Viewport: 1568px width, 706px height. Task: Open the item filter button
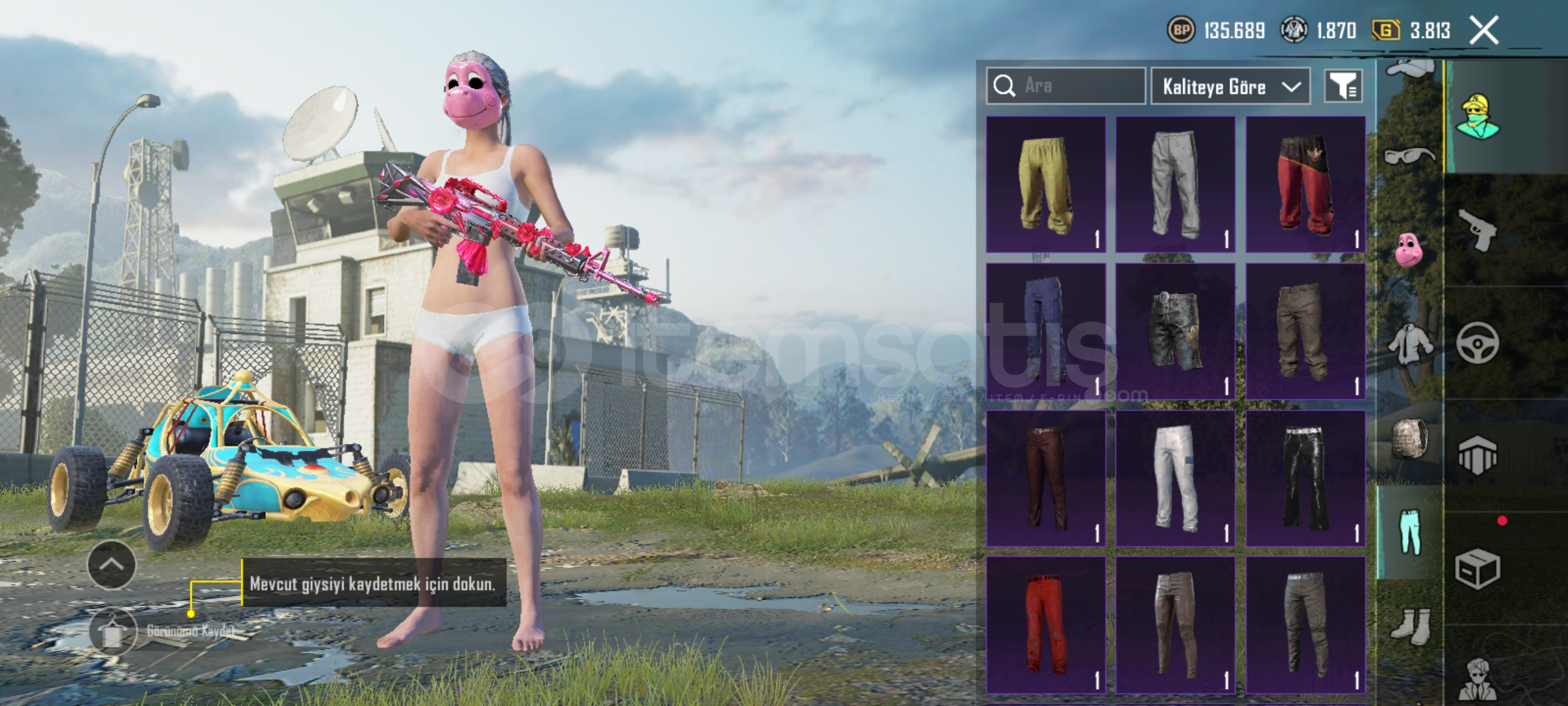1343,86
